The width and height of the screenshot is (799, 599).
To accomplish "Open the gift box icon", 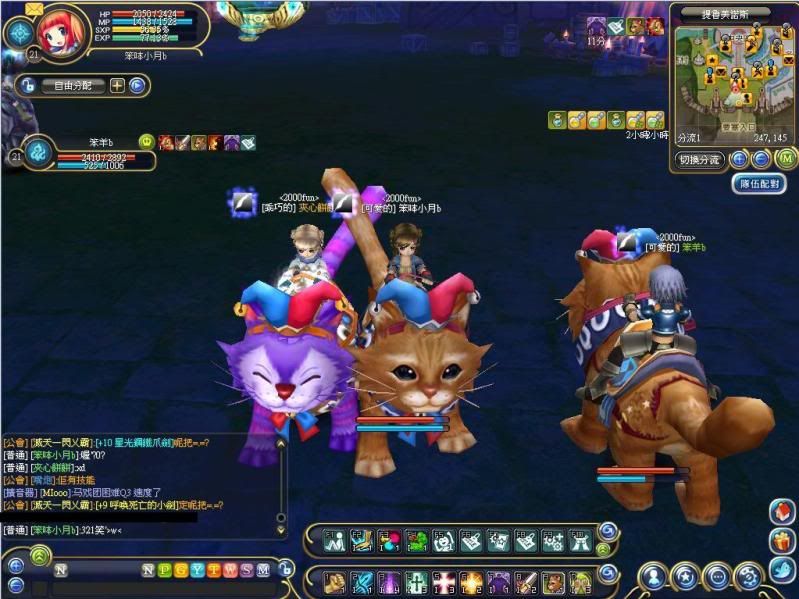I will [x=782, y=542].
